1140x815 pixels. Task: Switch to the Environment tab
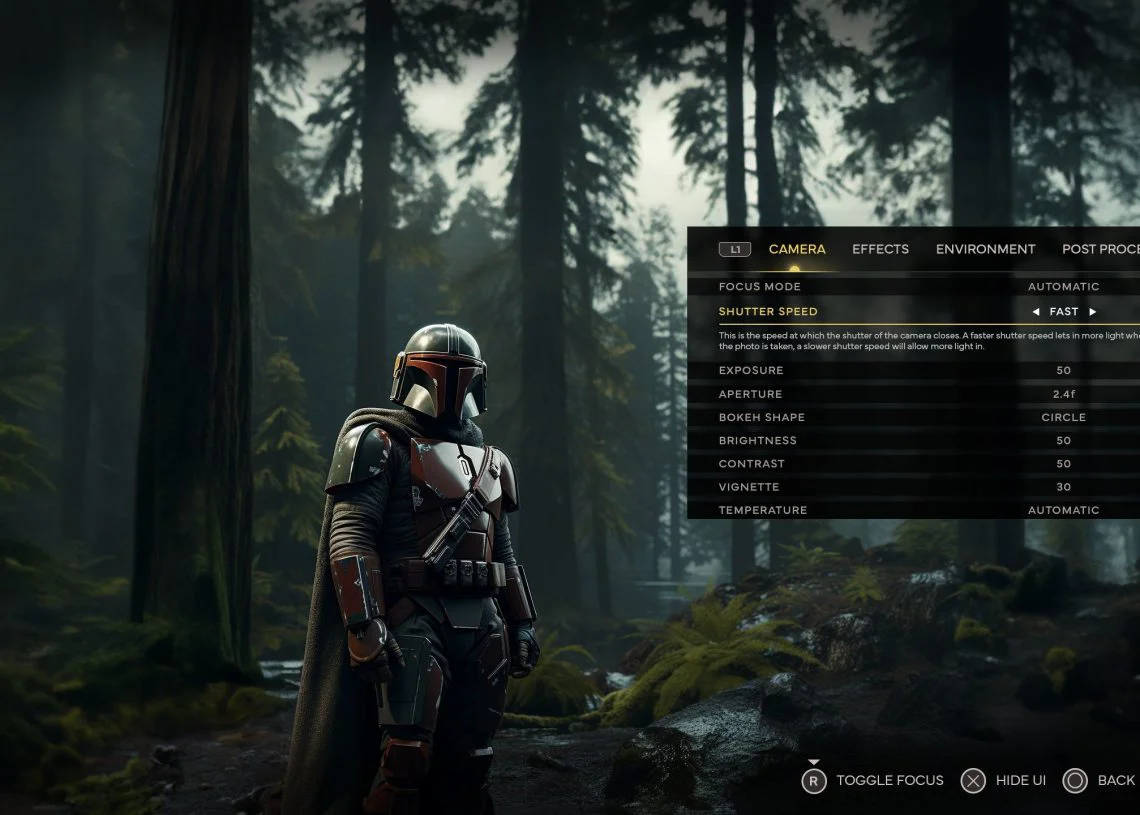985,249
